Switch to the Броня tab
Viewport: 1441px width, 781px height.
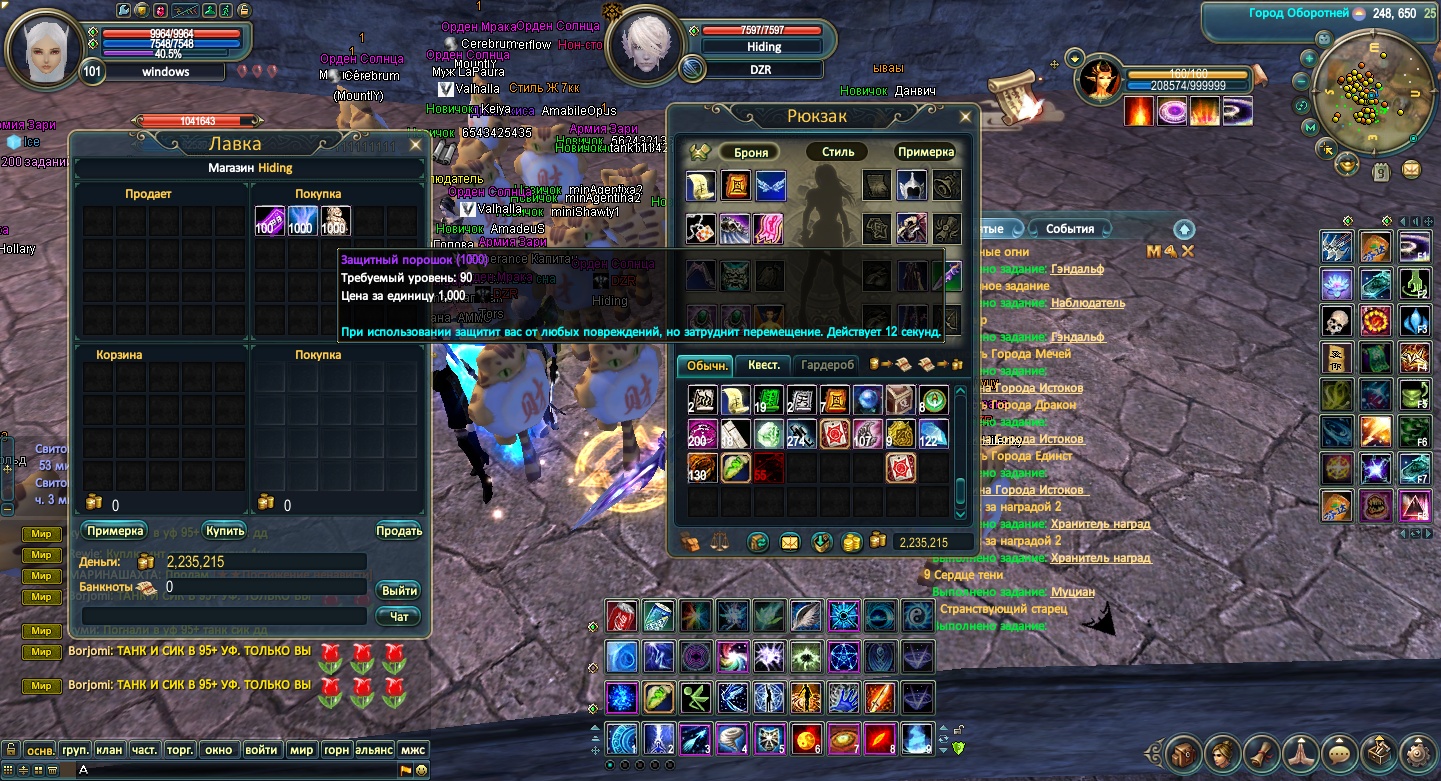tap(750, 152)
